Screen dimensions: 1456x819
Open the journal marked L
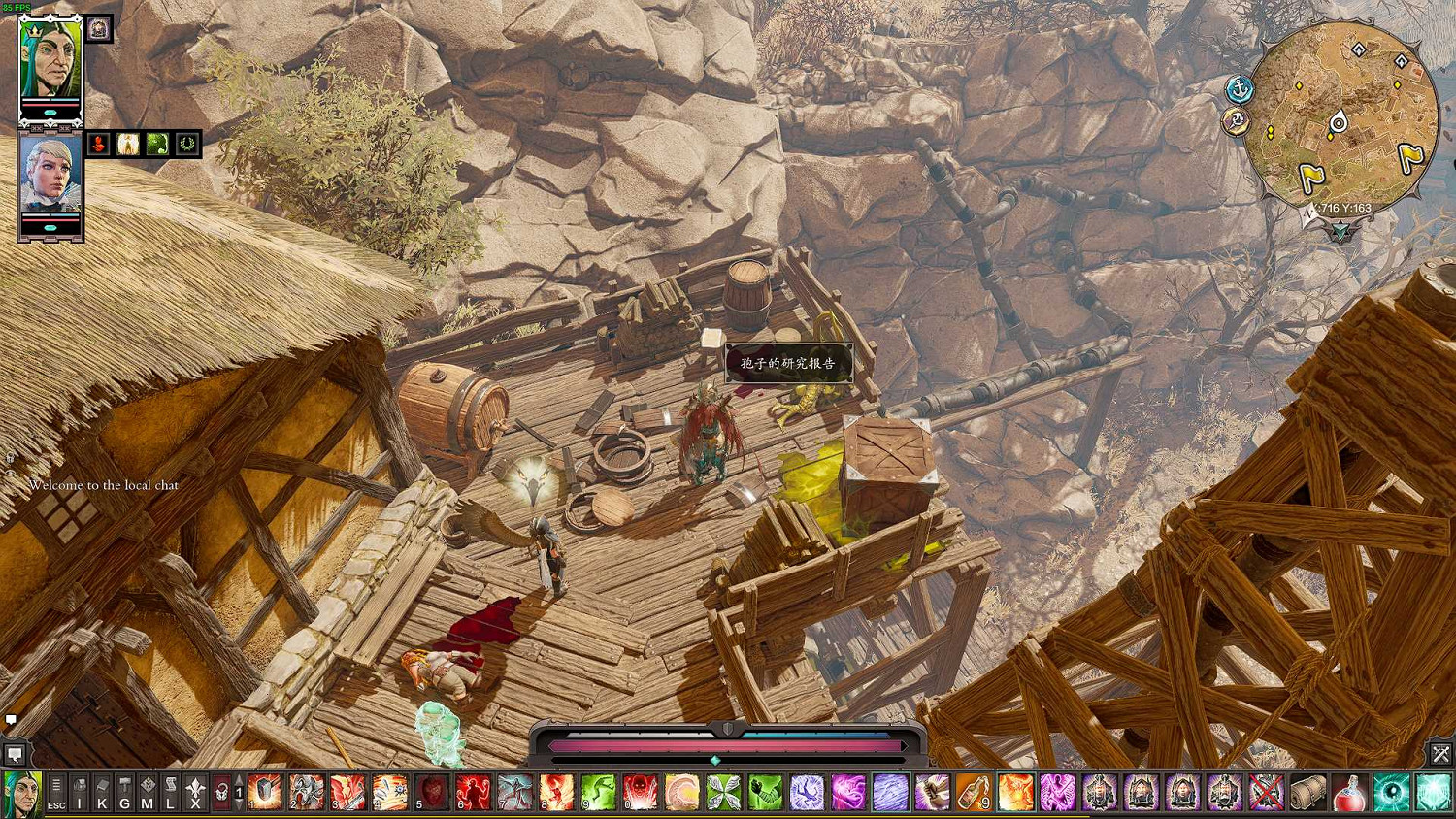170,793
